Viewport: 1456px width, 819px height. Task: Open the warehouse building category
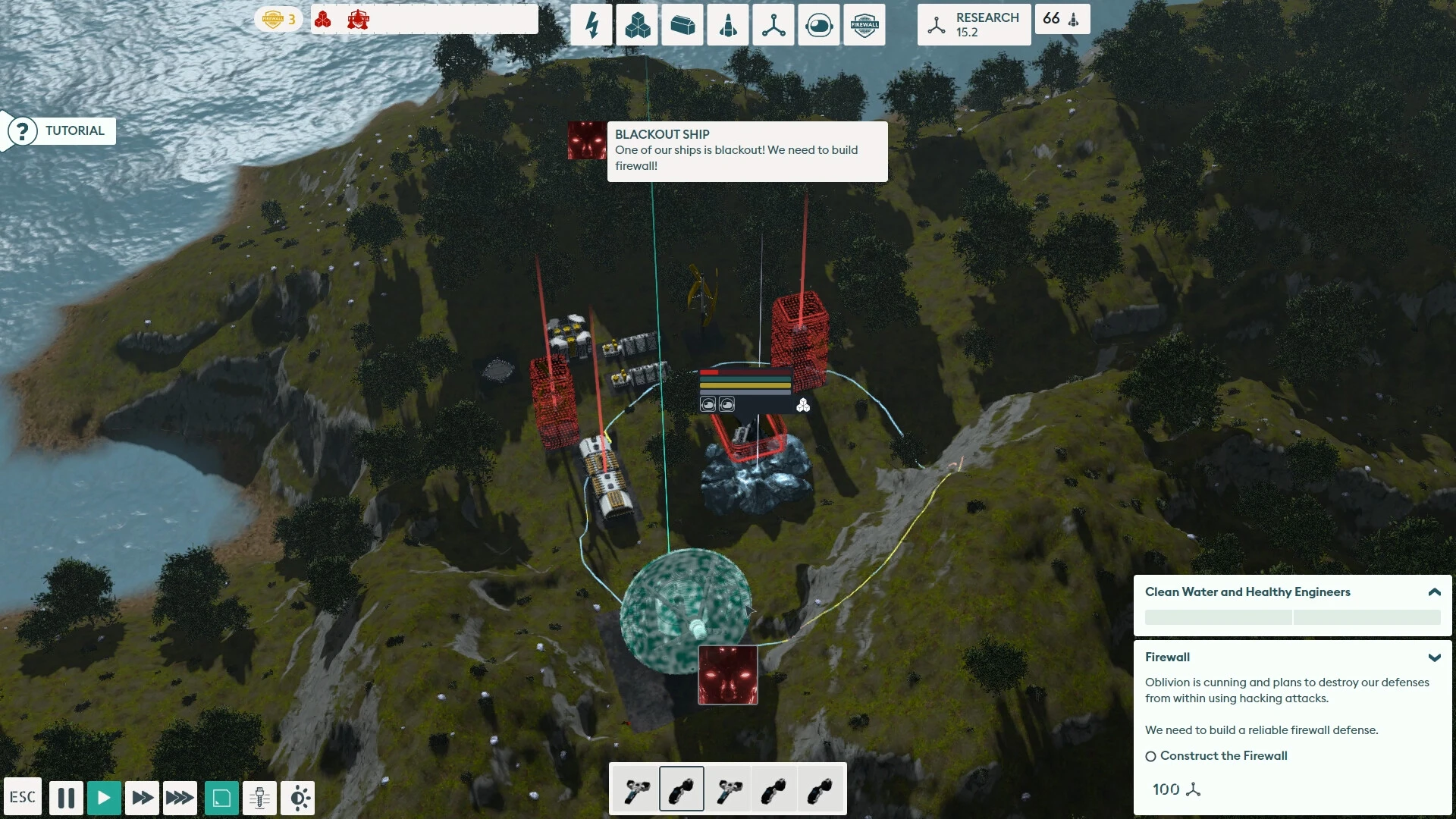point(682,26)
